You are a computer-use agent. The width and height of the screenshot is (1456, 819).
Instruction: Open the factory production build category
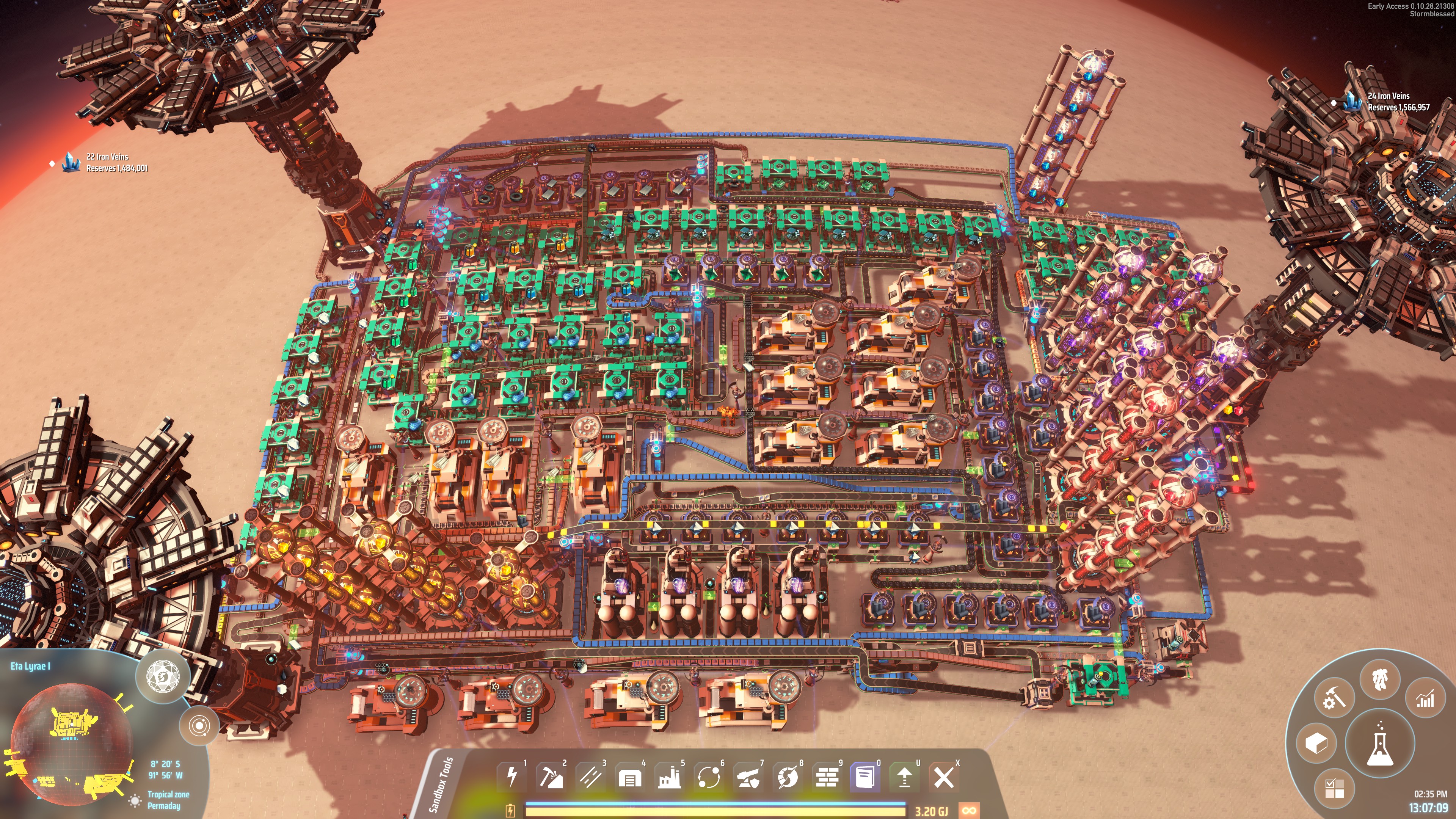click(669, 777)
